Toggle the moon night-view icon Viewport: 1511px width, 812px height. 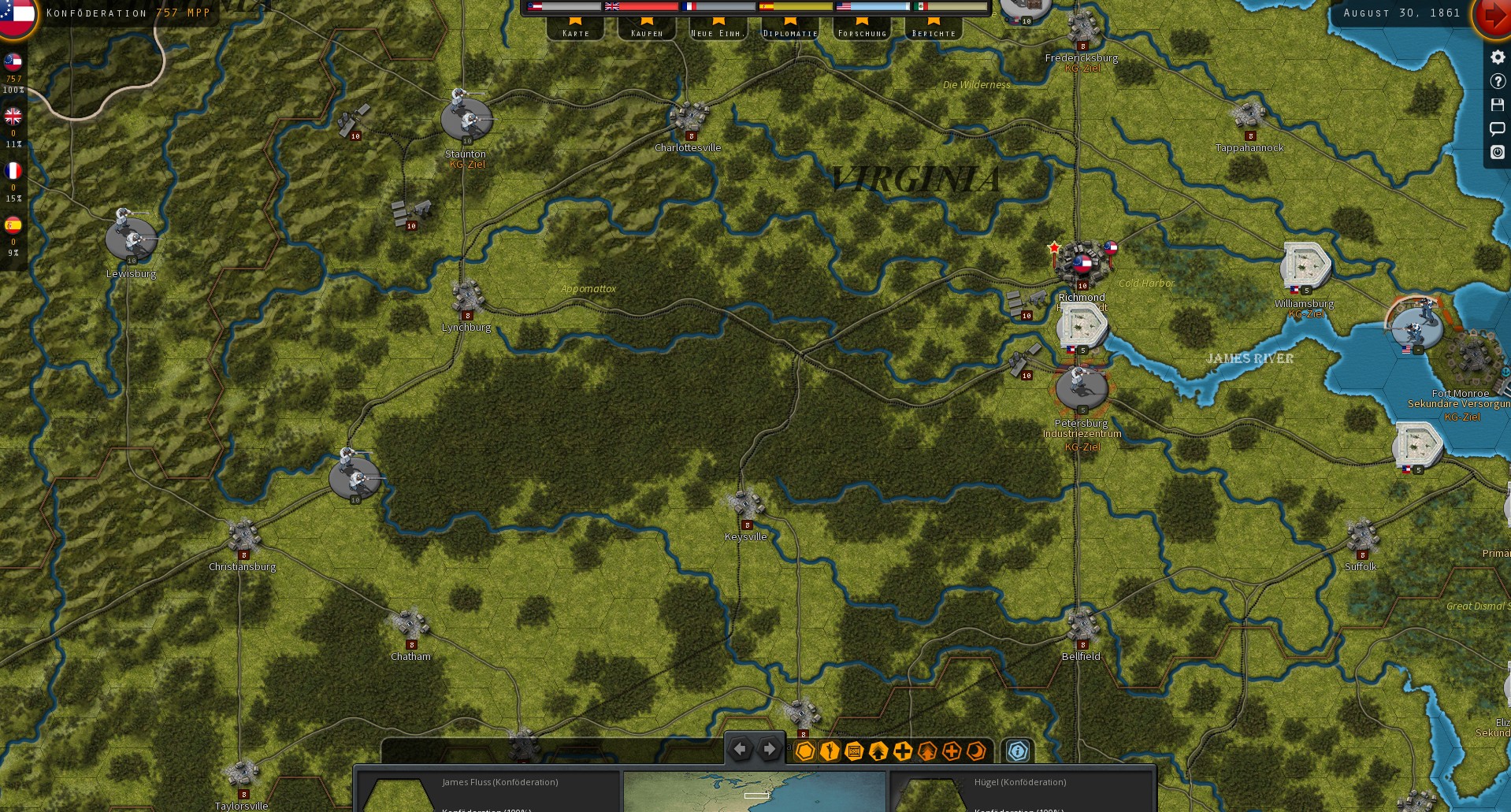975,751
